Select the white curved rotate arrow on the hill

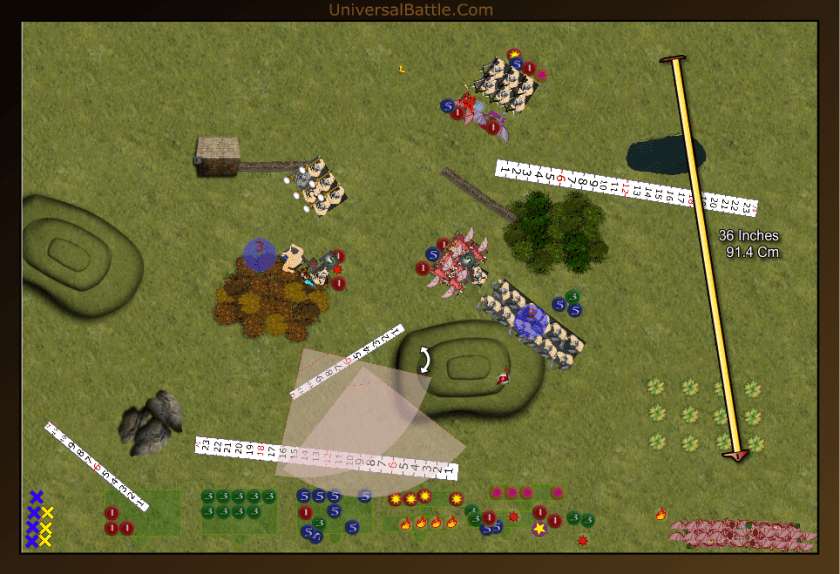coord(425,360)
